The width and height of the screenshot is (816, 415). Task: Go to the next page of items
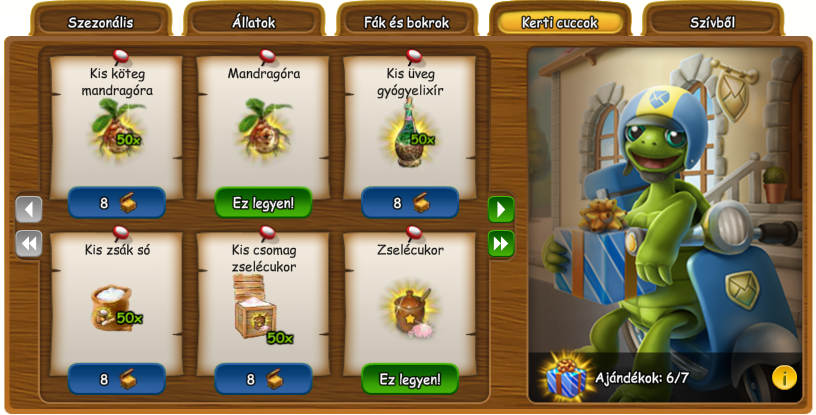click(501, 209)
